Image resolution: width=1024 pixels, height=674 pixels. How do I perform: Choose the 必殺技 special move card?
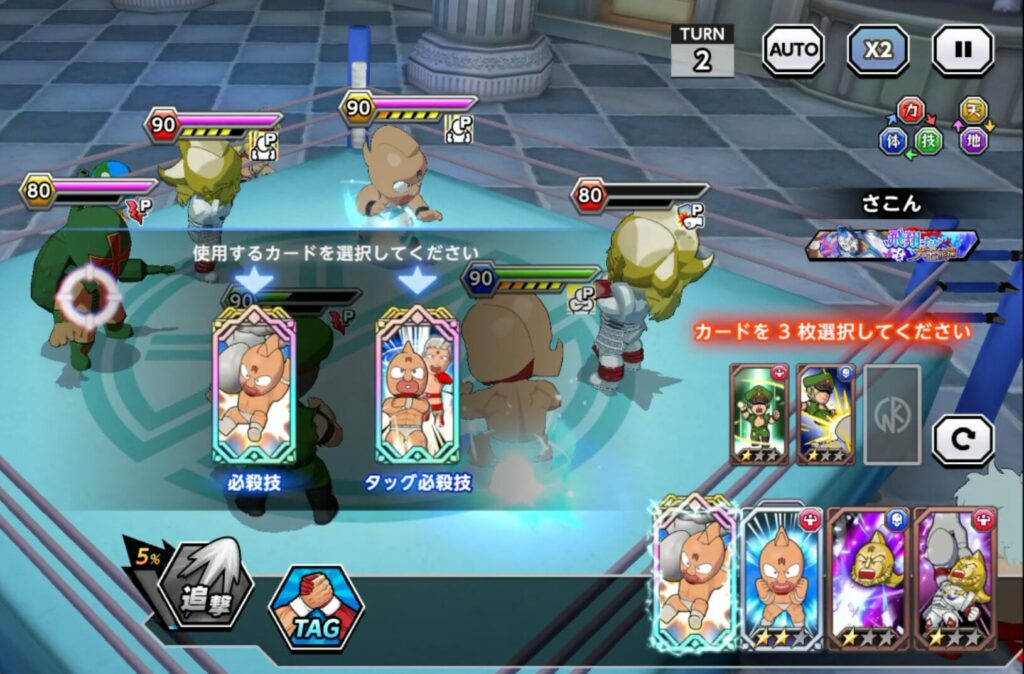click(254, 386)
